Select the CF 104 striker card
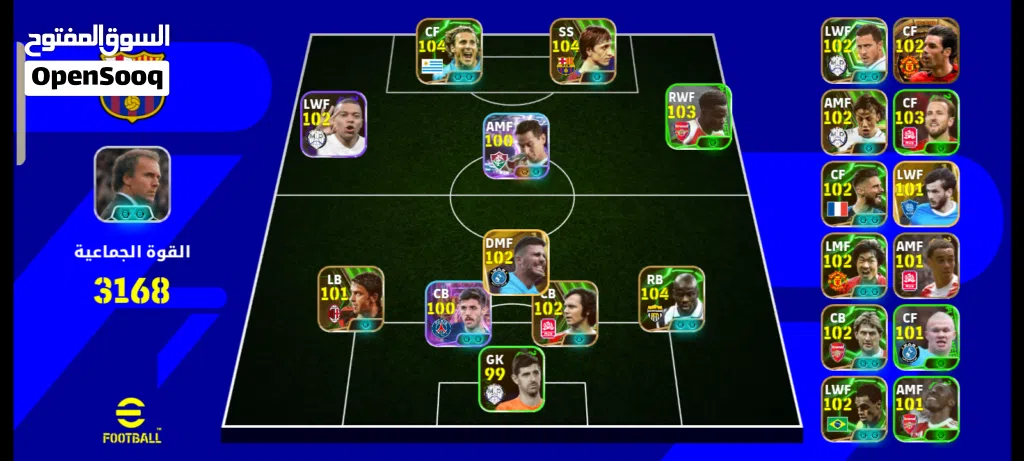1024x461 pixels. click(x=449, y=50)
